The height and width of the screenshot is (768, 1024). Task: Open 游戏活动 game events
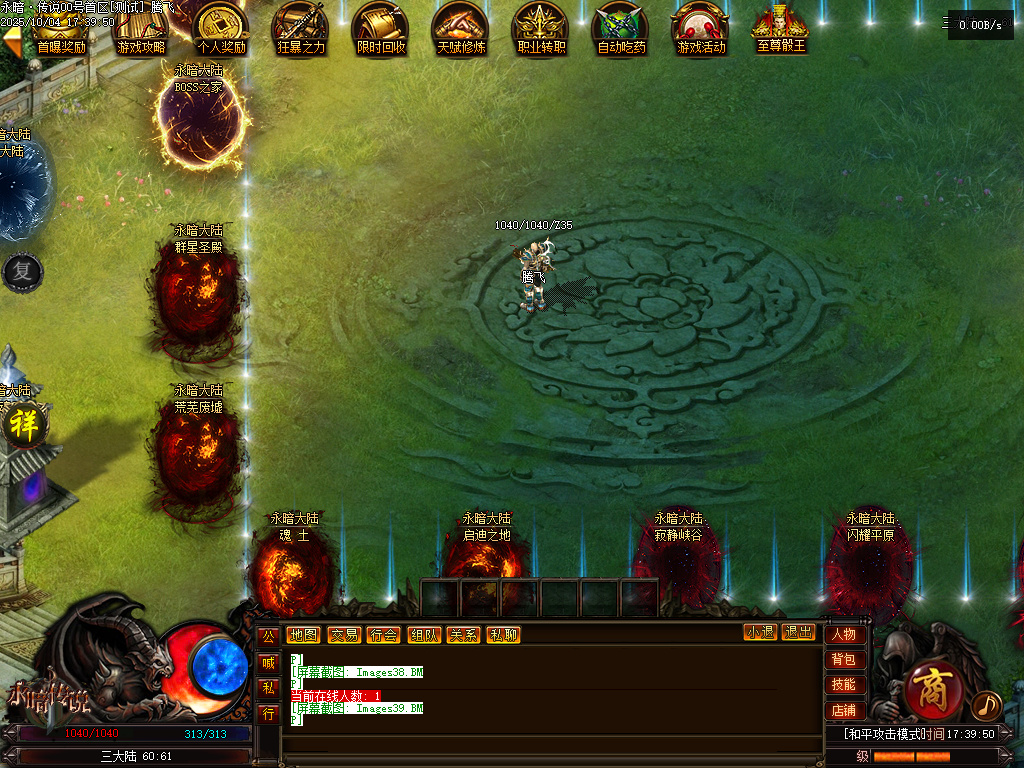(701, 28)
